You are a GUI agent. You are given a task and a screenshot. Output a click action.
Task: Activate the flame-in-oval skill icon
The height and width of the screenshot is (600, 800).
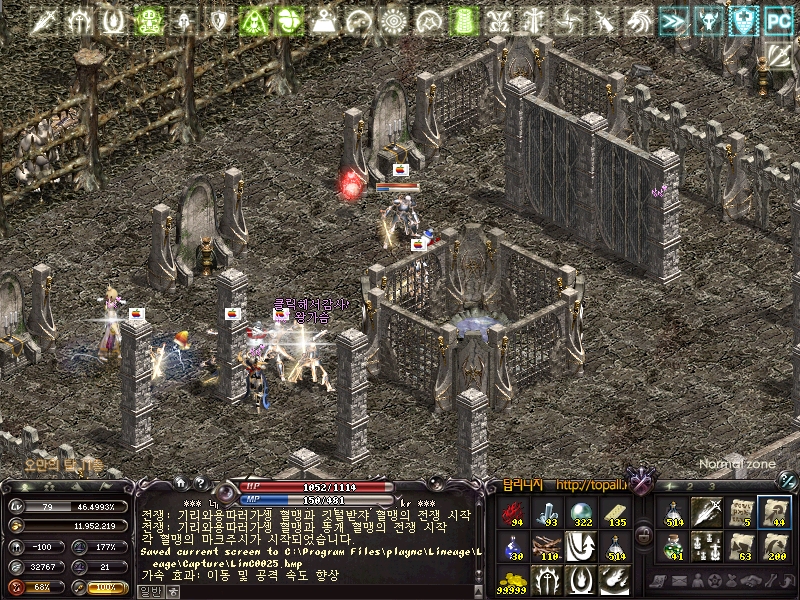[x=579, y=579]
